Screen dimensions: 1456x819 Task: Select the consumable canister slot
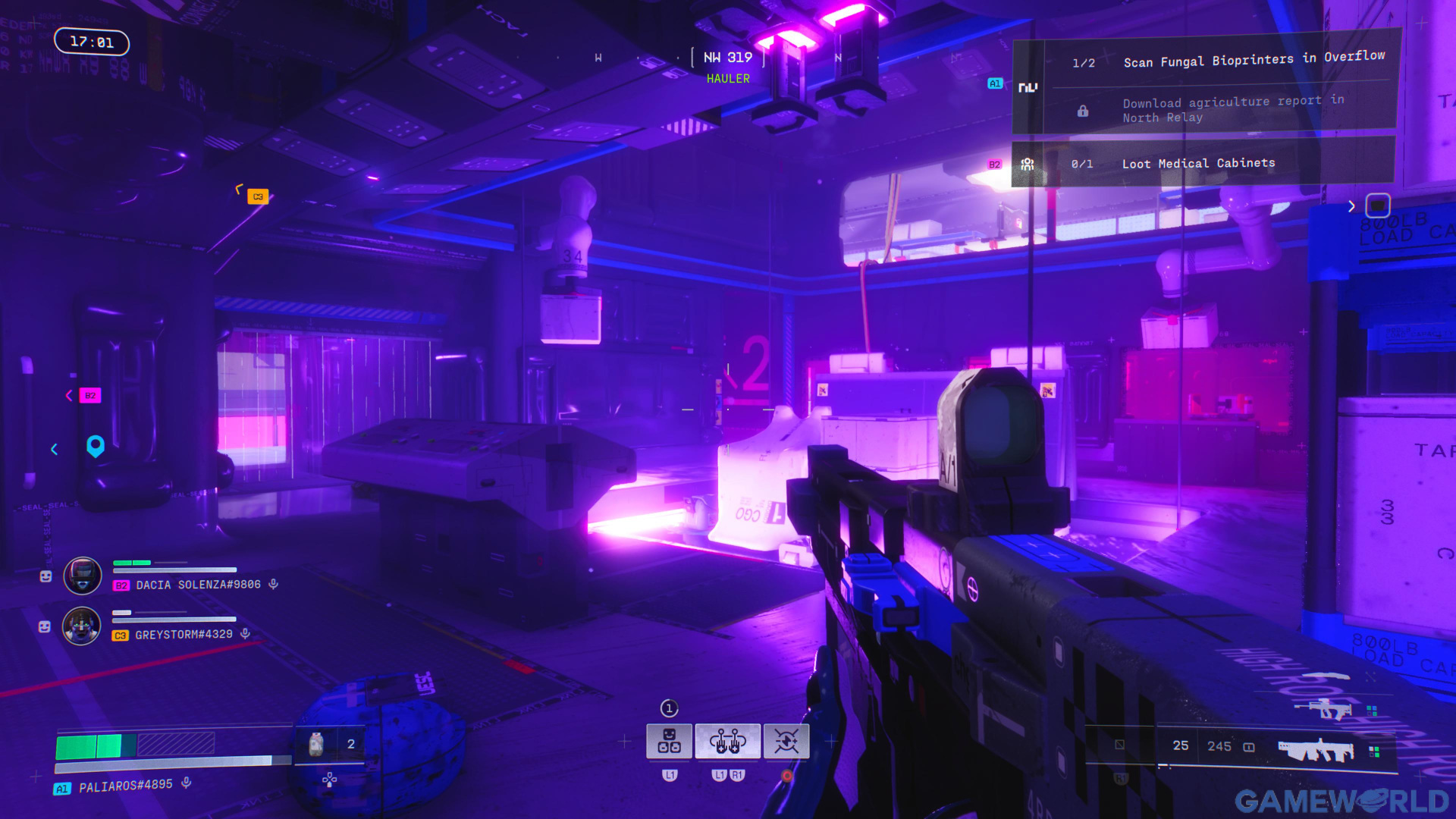pyautogui.click(x=317, y=744)
